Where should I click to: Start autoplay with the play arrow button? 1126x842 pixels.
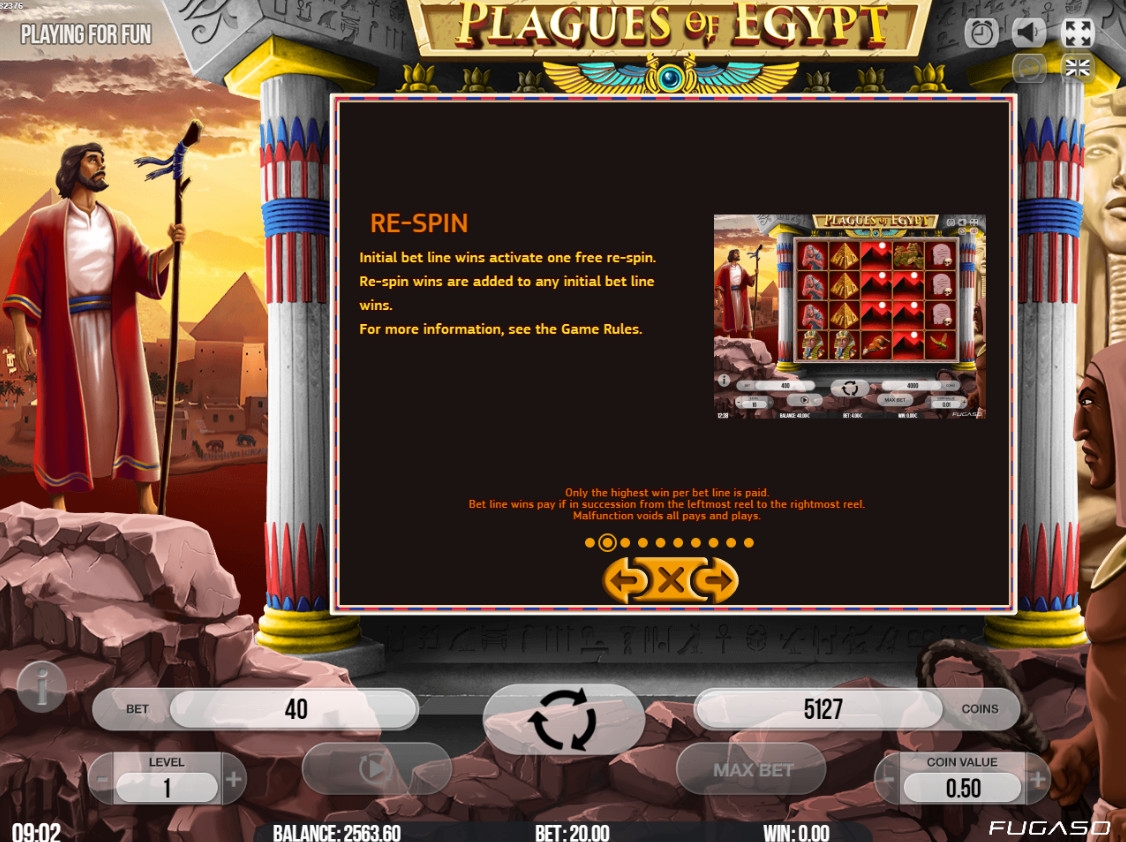(x=376, y=768)
